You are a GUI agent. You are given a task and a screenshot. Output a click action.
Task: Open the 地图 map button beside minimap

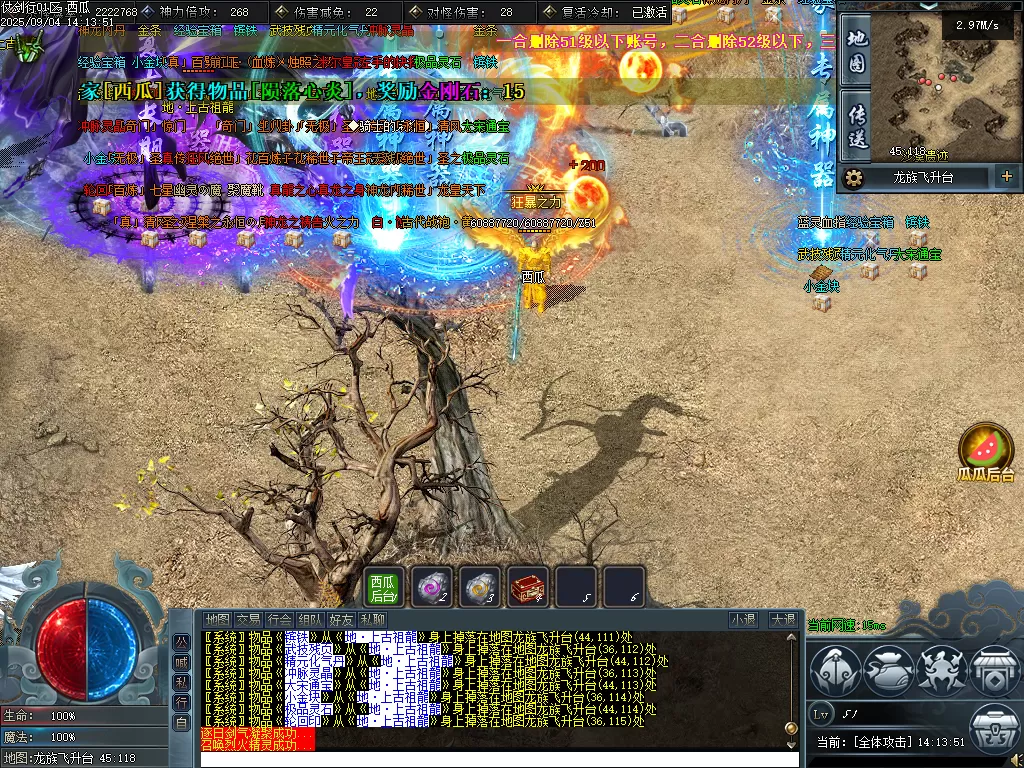coord(856,52)
